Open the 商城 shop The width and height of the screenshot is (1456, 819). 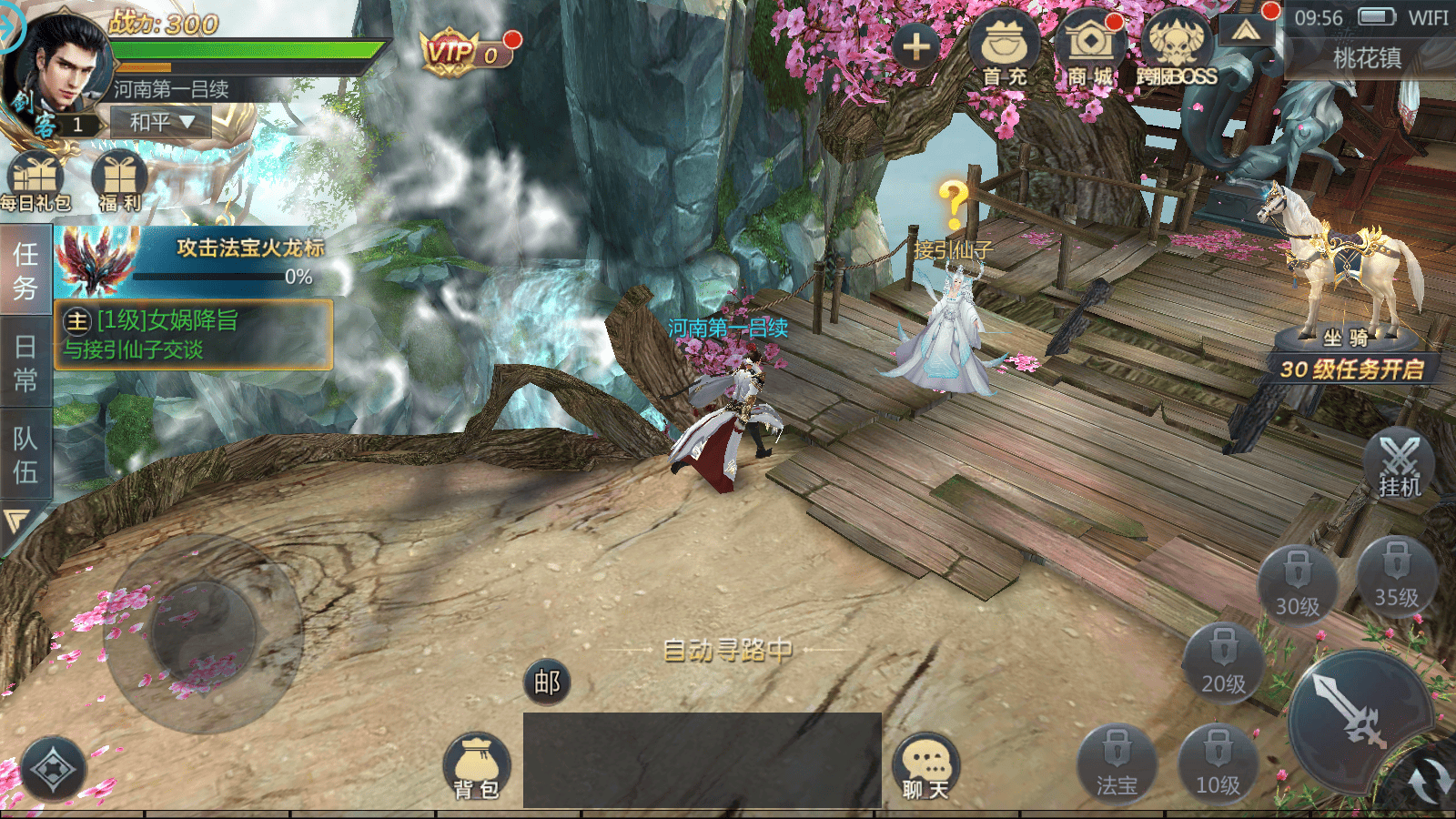coord(1090,51)
